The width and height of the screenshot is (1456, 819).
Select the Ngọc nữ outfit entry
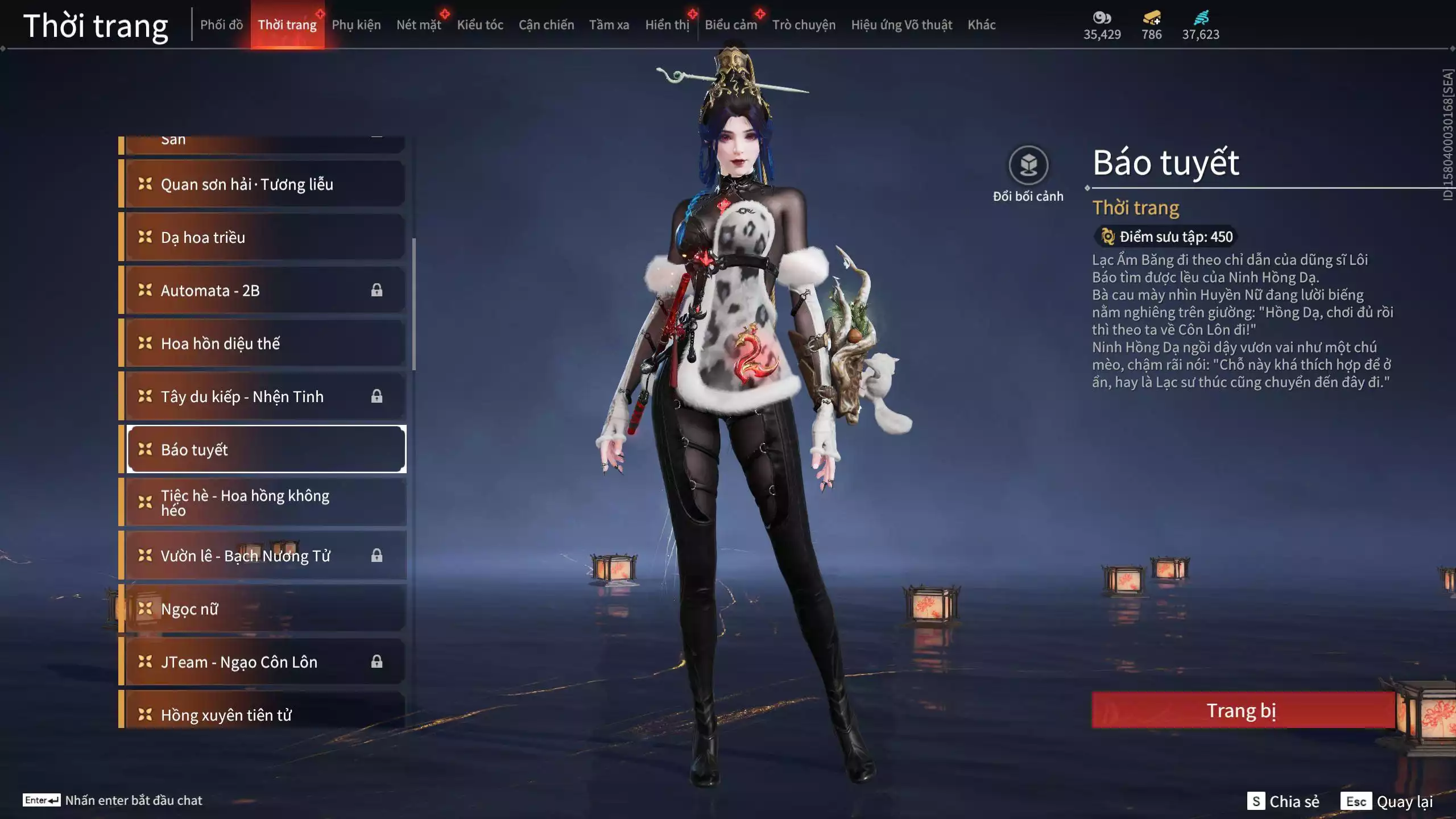pos(265,609)
